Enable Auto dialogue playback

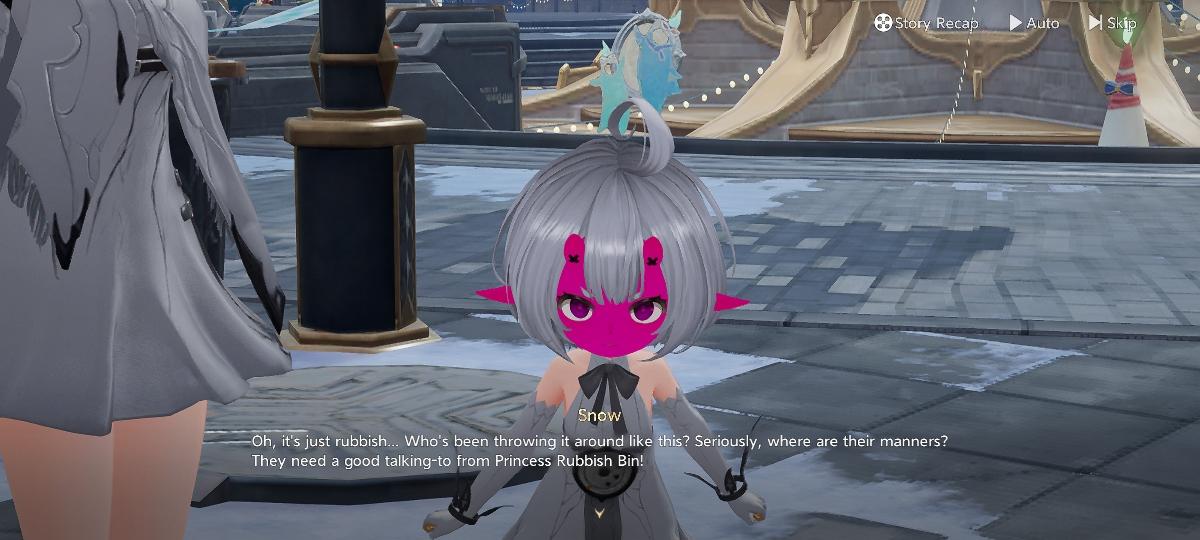coord(1034,22)
